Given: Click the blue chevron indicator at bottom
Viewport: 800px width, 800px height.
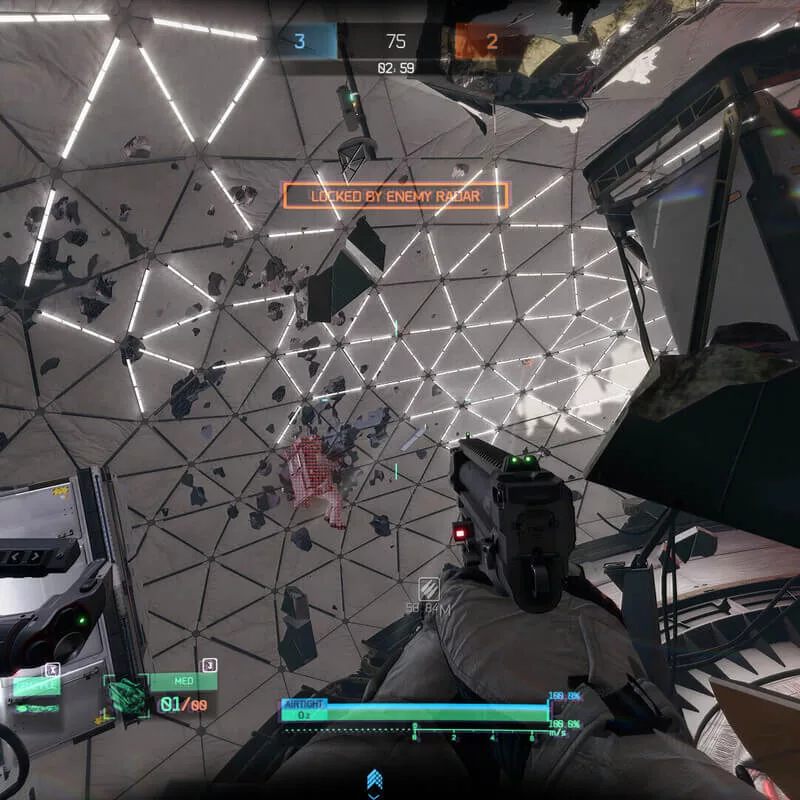Looking at the screenshot, I should point(375,778).
